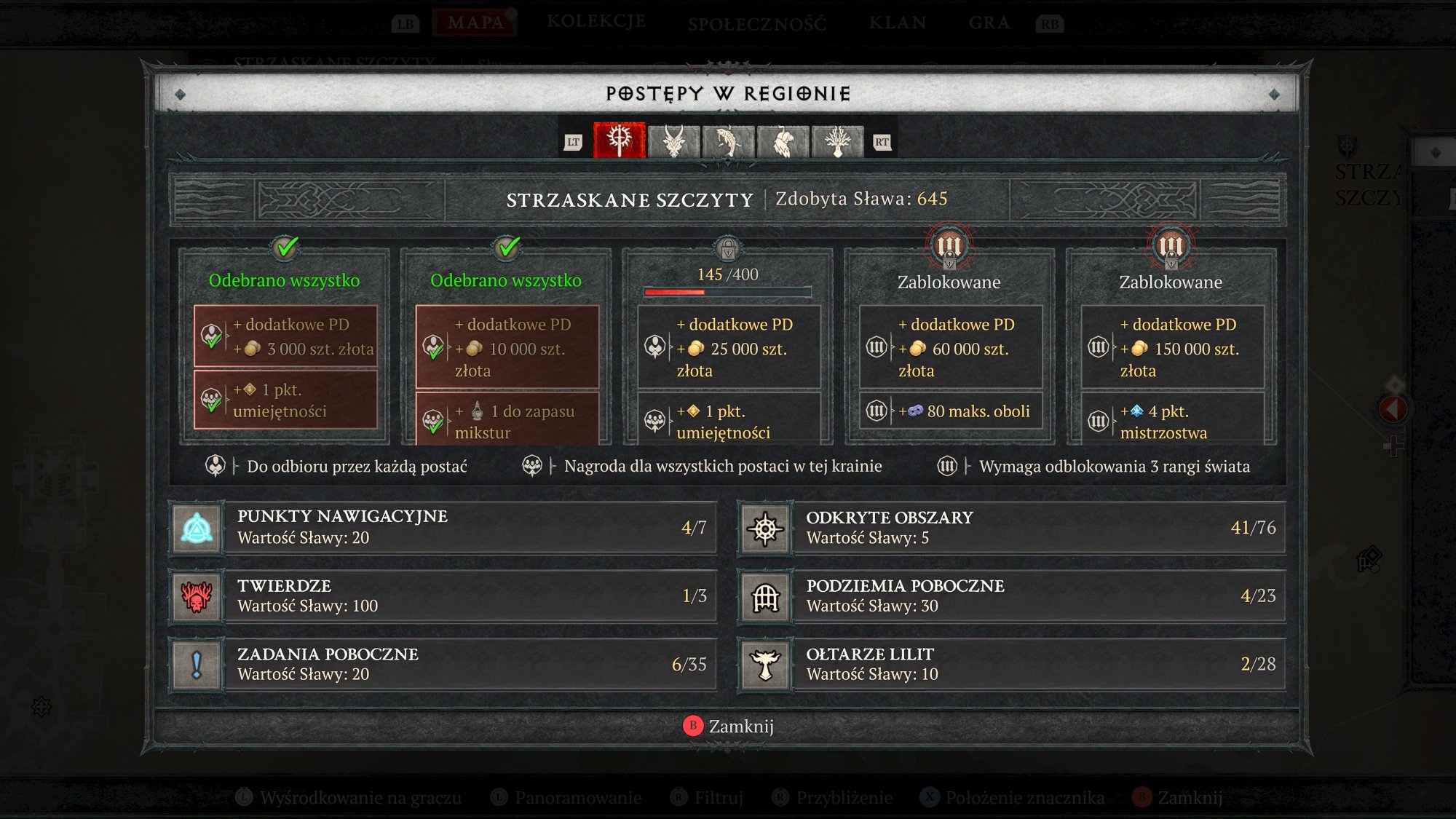Select the hops-plant region icon

point(784,143)
